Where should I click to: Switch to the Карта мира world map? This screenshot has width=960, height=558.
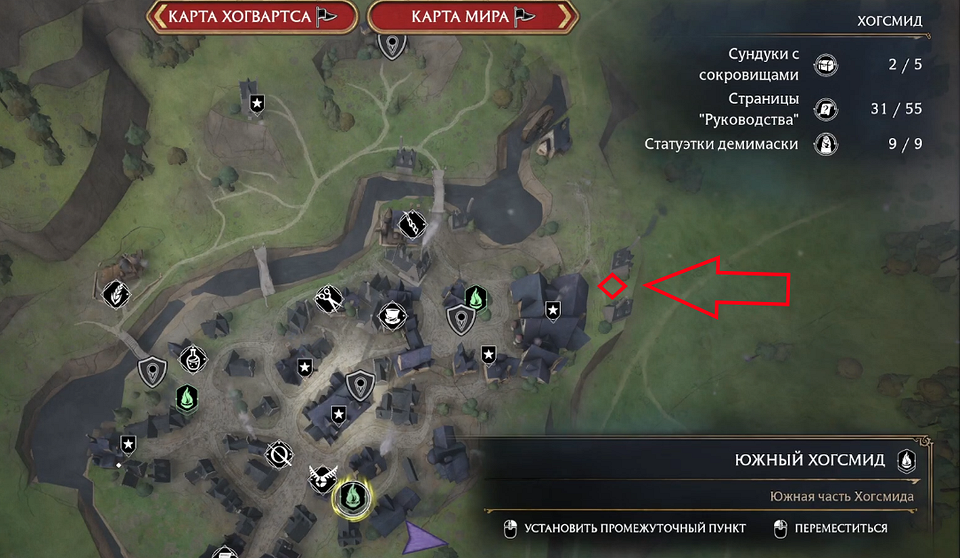(x=472, y=16)
